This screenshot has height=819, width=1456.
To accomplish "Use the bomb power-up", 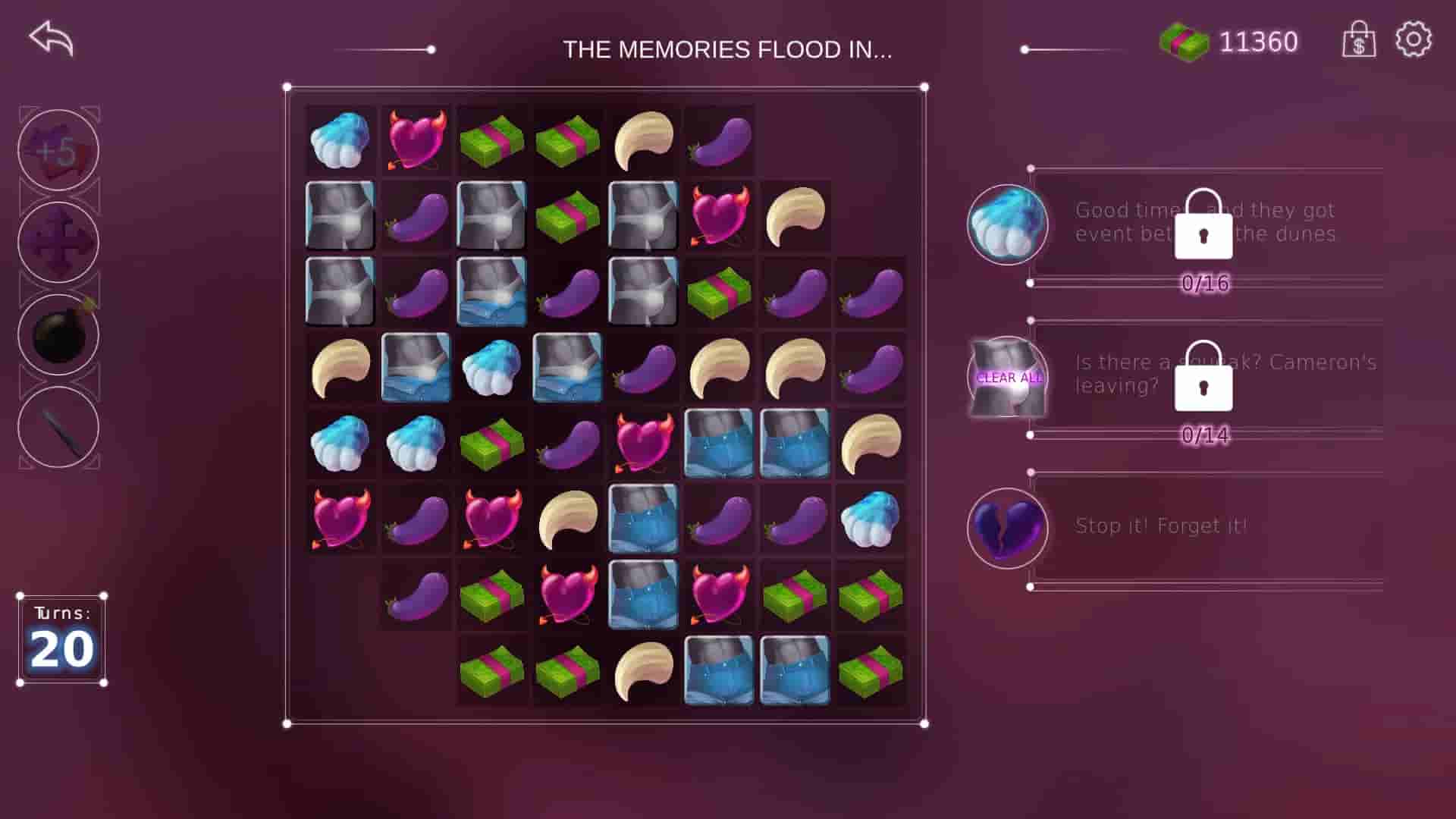I will coord(58,336).
